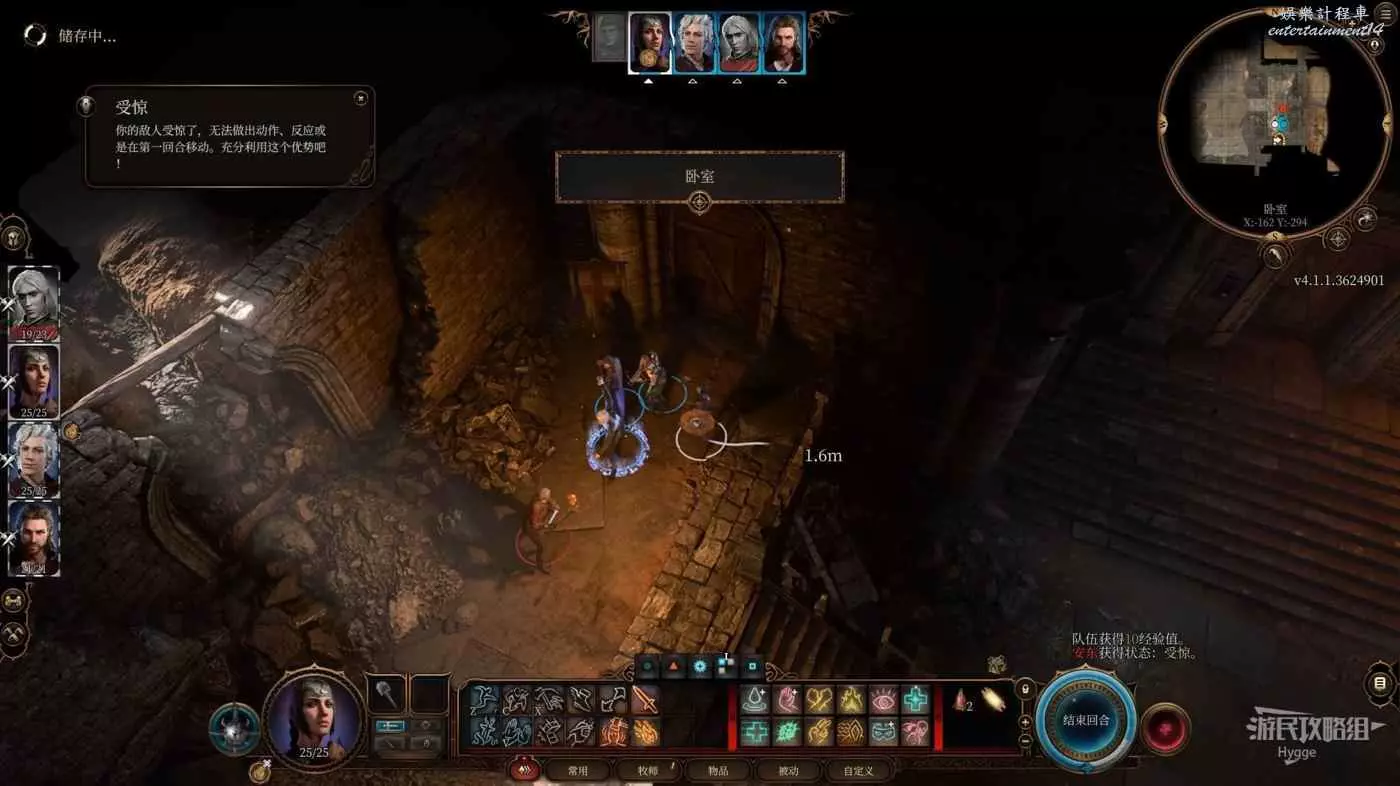Screen dimensions: 1400x786
Task: Open the game menu hamburger icon
Action: coord(1385,13)
